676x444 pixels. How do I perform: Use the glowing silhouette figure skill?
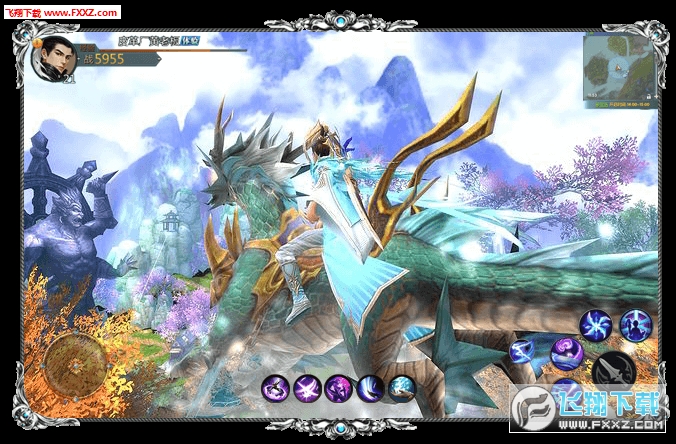[635, 324]
